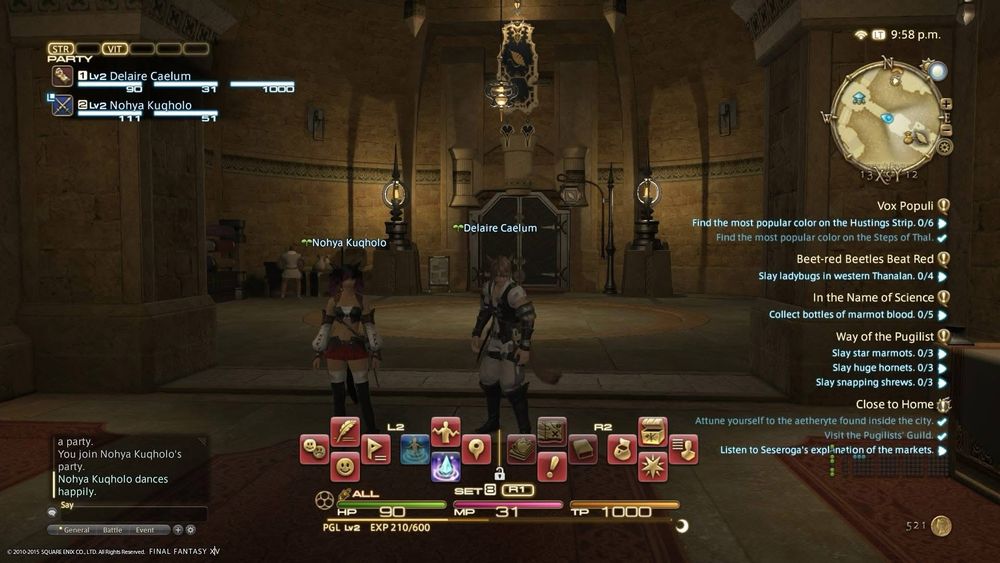1000x563 pixels.
Task: Switch to the Event chat tab
Action: point(145,530)
